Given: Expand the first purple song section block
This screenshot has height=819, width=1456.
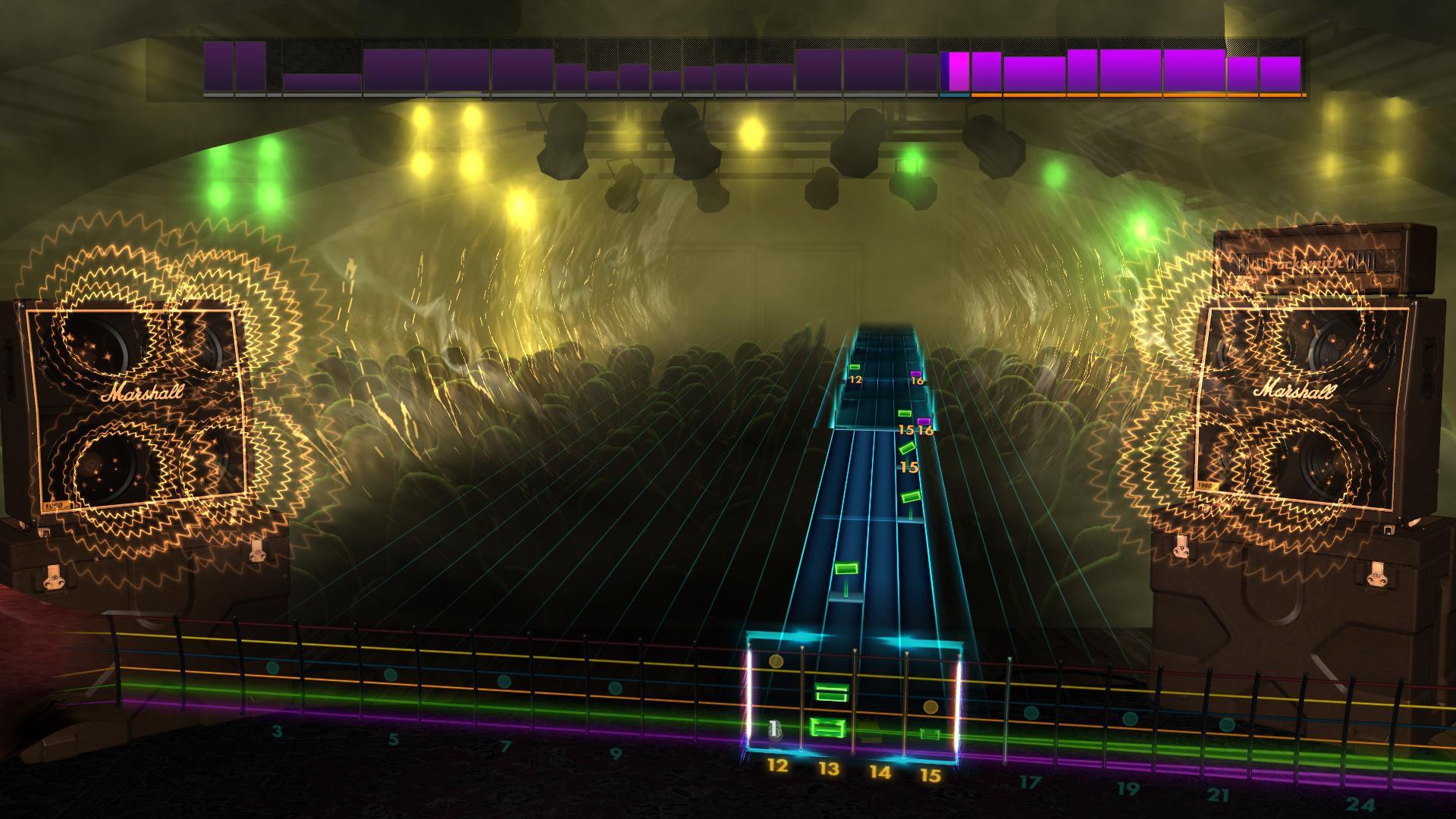Looking at the screenshot, I should [x=220, y=70].
